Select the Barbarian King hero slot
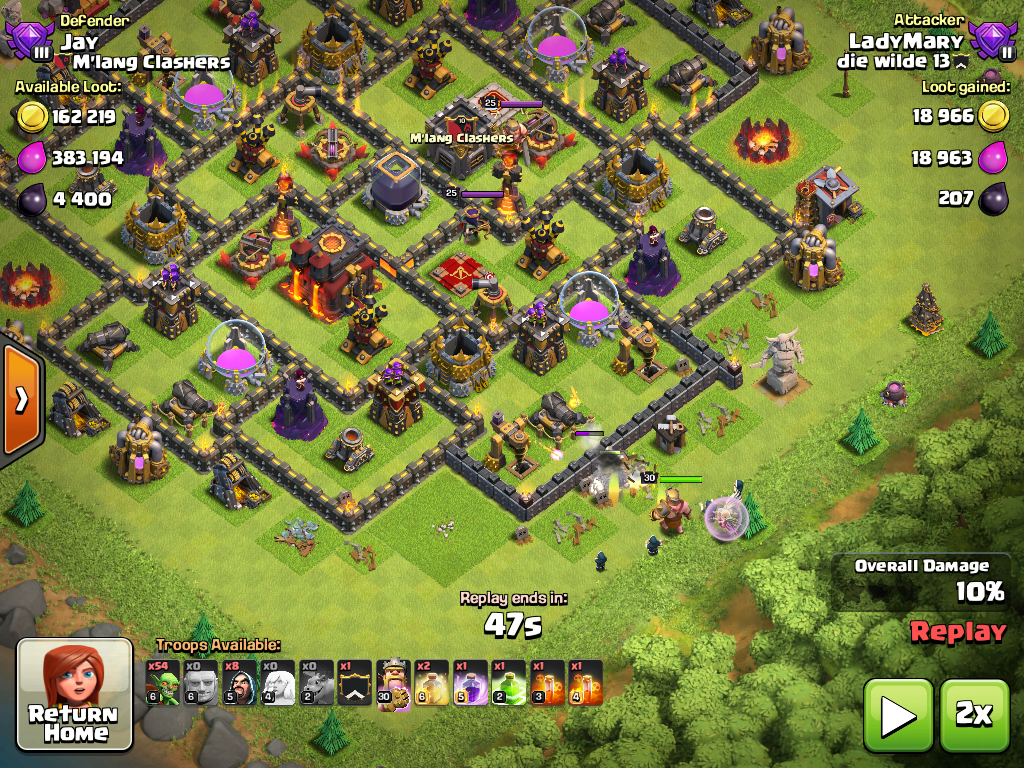The image size is (1024, 768). tap(393, 683)
